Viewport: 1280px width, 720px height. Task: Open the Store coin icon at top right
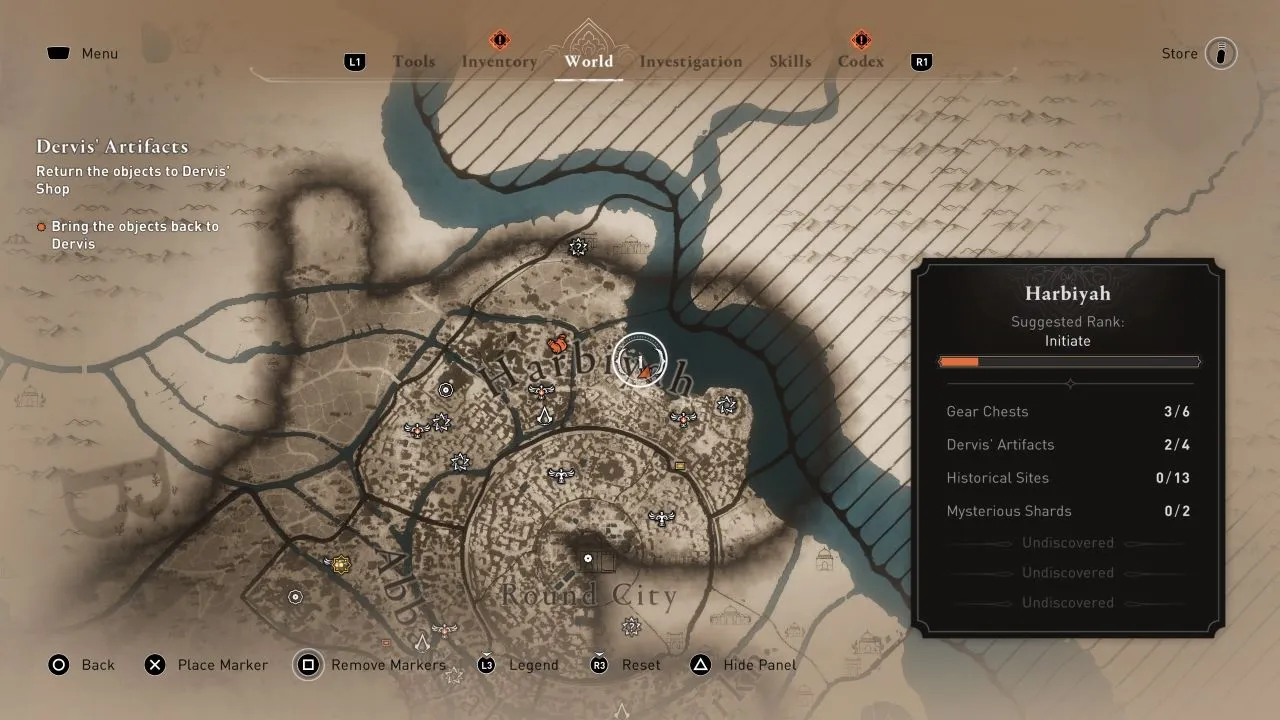(x=1220, y=53)
